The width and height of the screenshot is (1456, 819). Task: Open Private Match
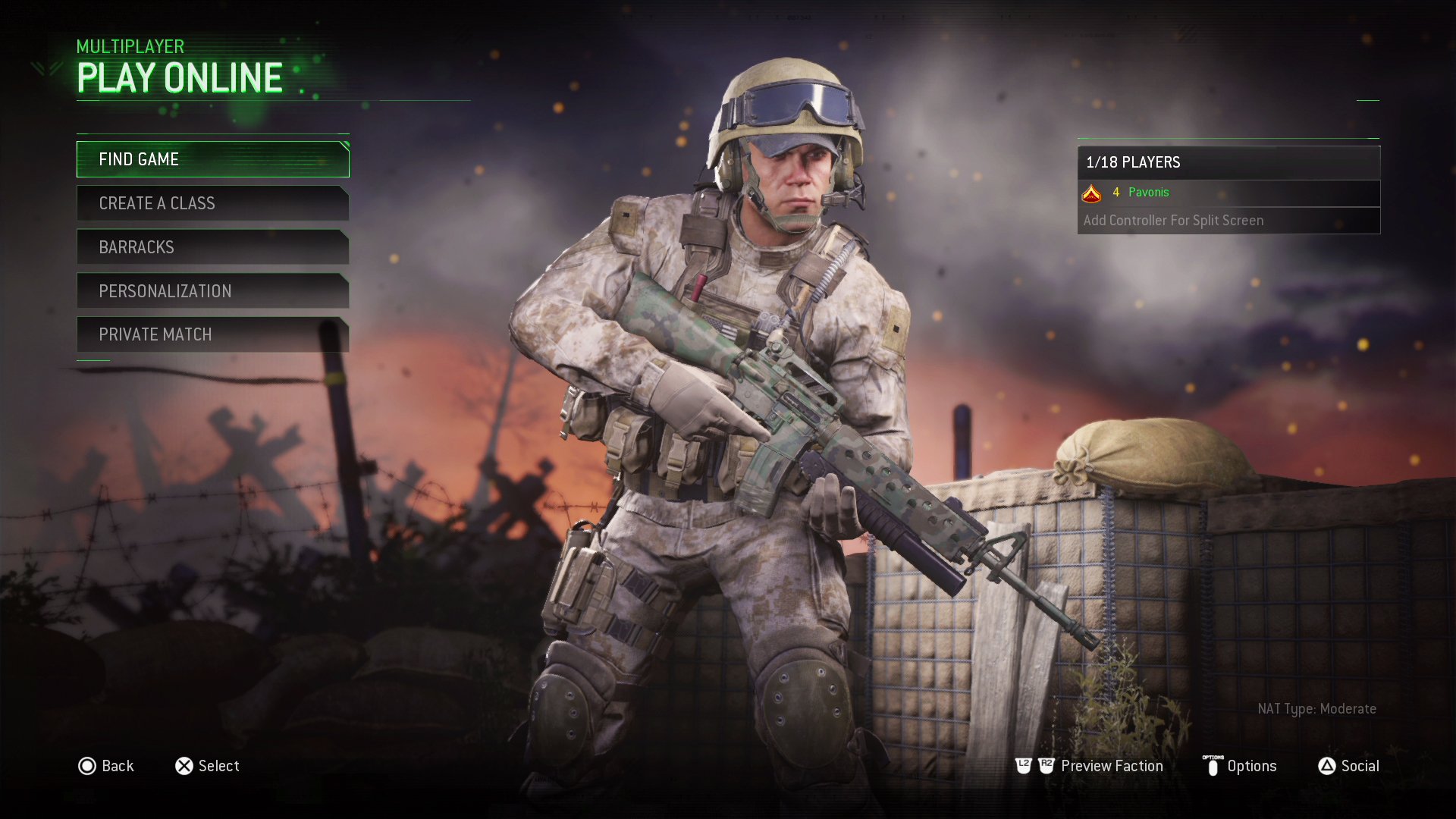tap(212, 334)
